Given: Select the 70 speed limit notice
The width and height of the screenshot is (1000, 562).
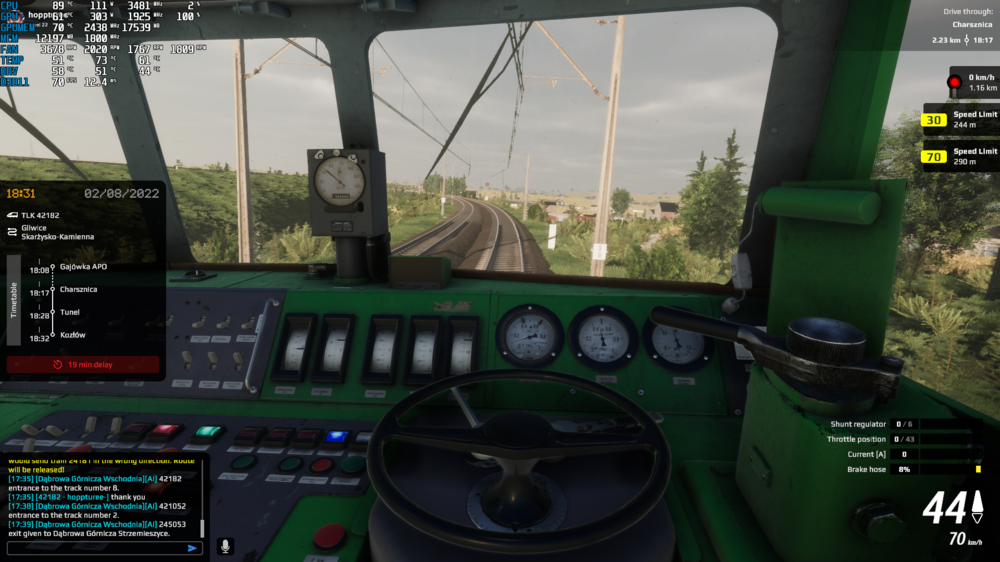Looking at the screenshot, I should [x=960, y=156].
